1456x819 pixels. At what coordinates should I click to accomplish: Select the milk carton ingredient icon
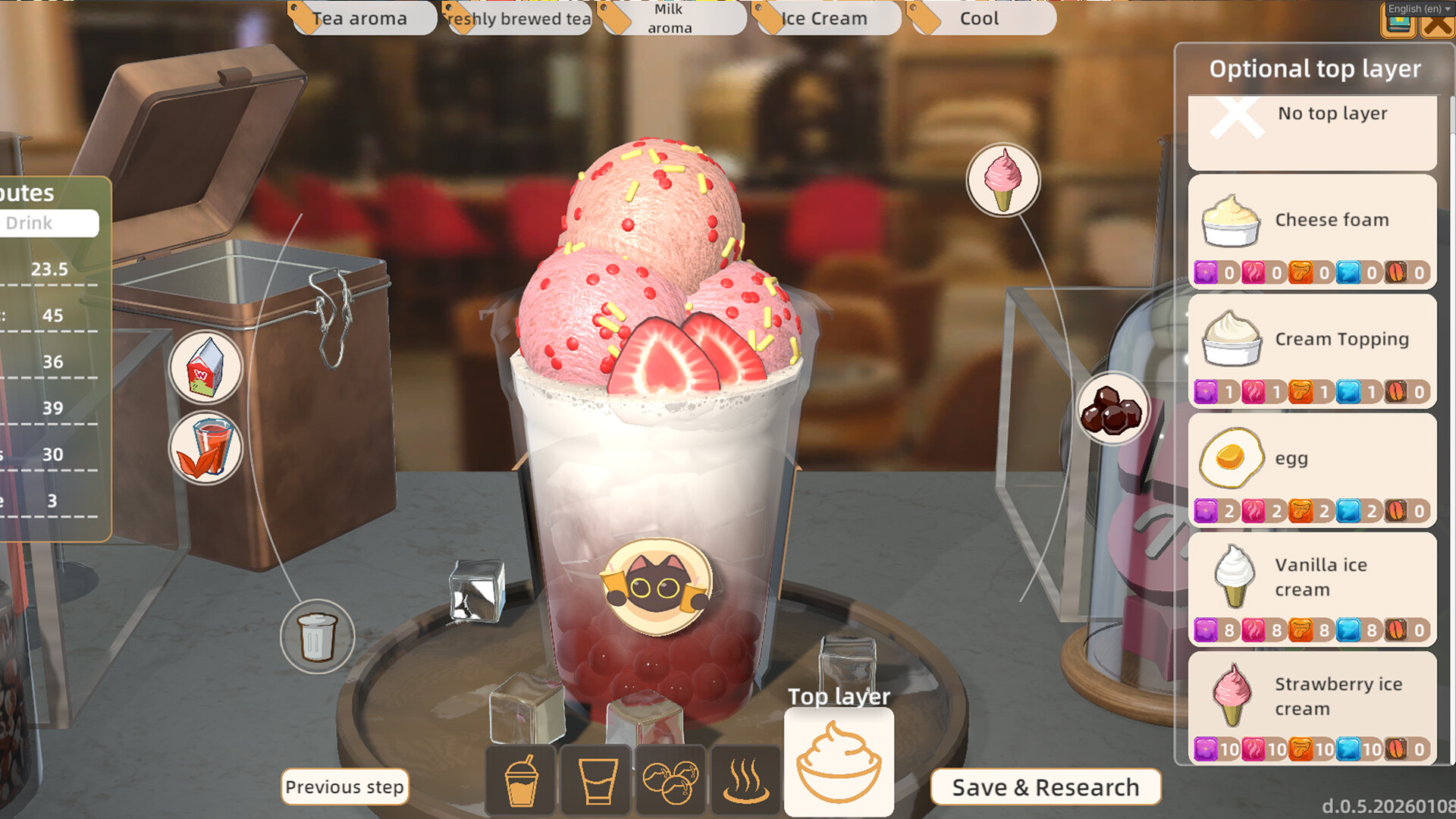(x=205, y=369)
